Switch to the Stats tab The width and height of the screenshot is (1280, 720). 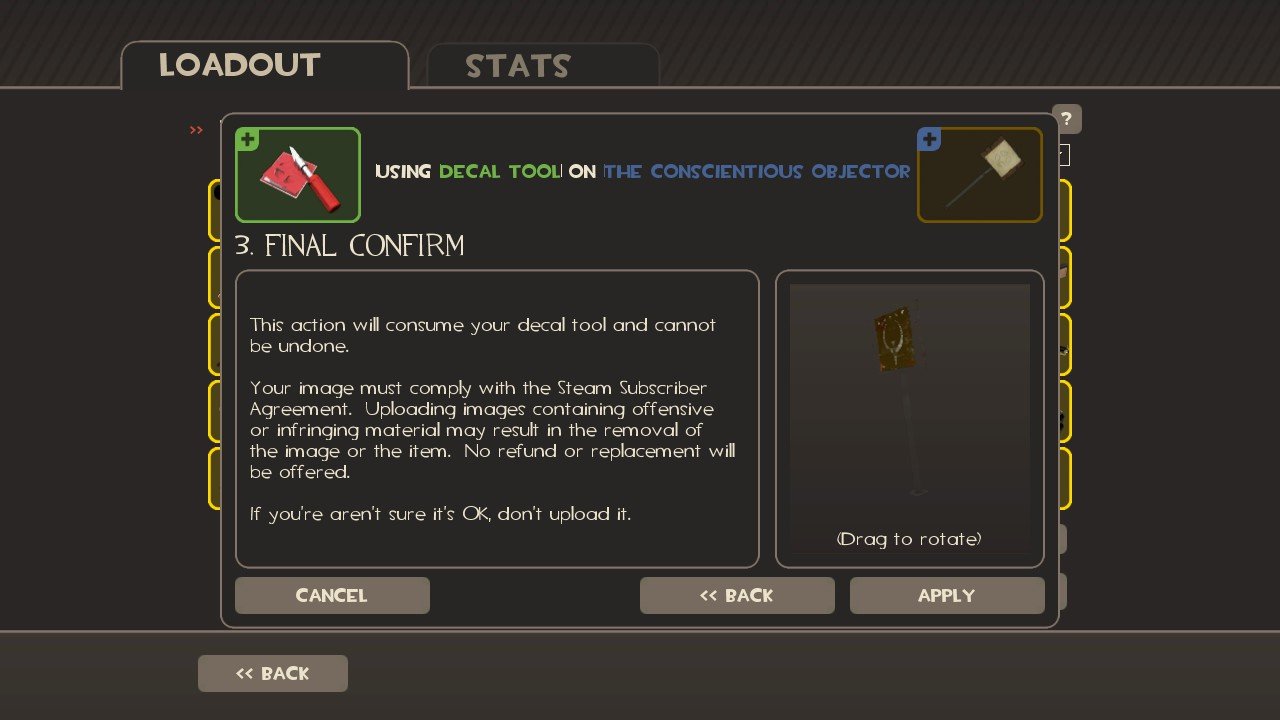pyautogui.click(x=517, y=66)
